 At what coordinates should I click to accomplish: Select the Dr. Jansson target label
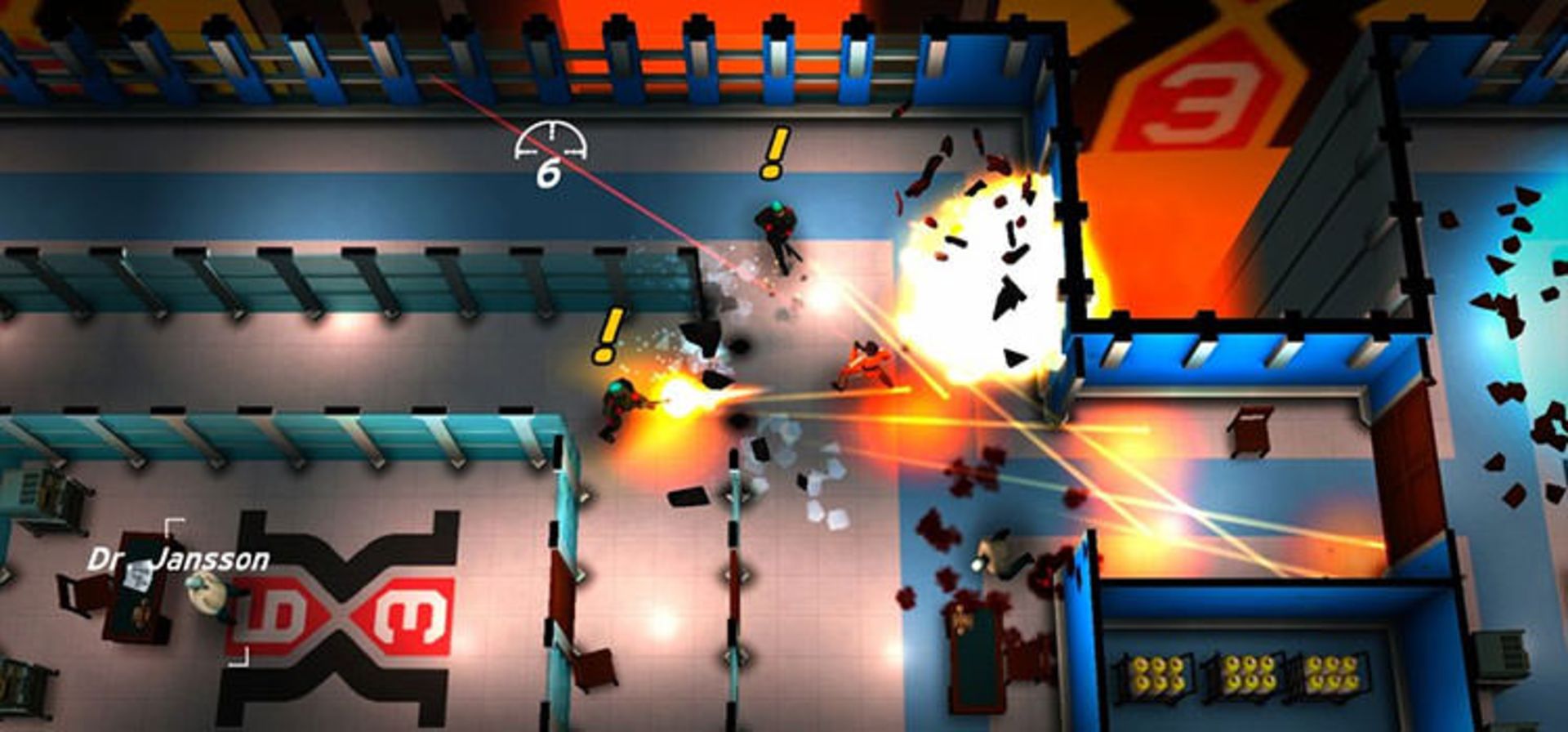(x=178, y=560)
